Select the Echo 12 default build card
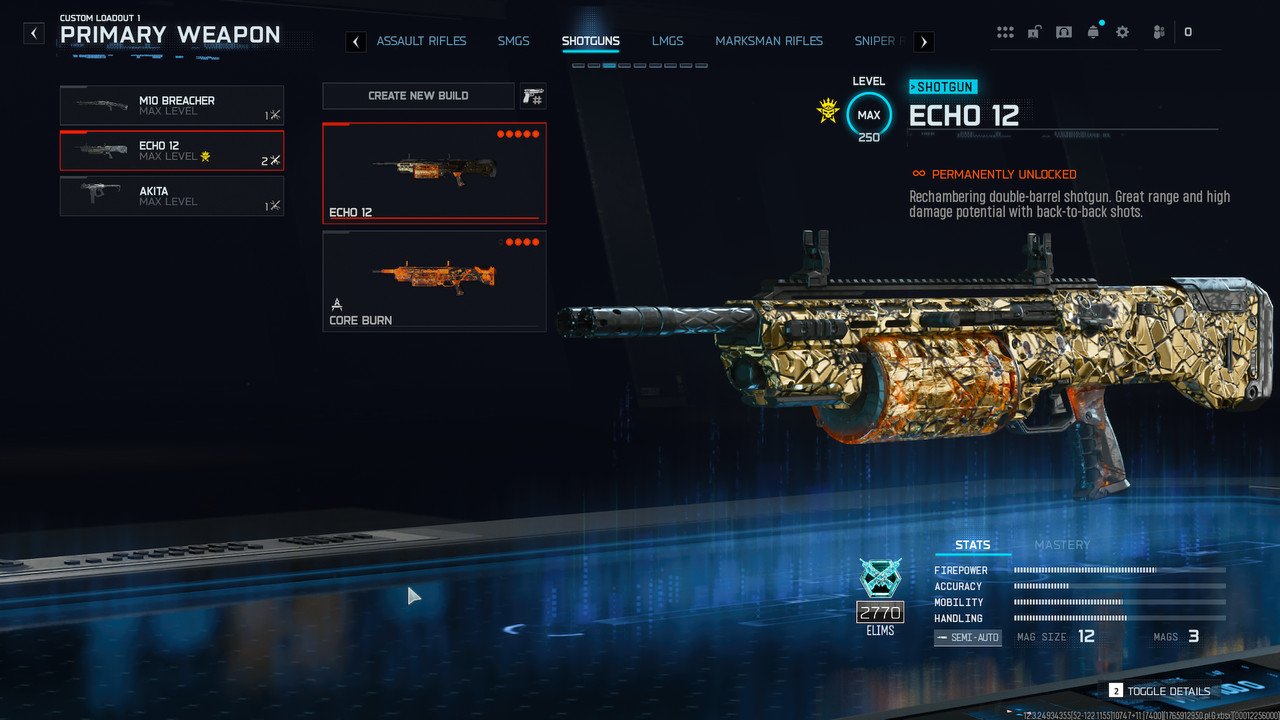 [x=434, y=172]
